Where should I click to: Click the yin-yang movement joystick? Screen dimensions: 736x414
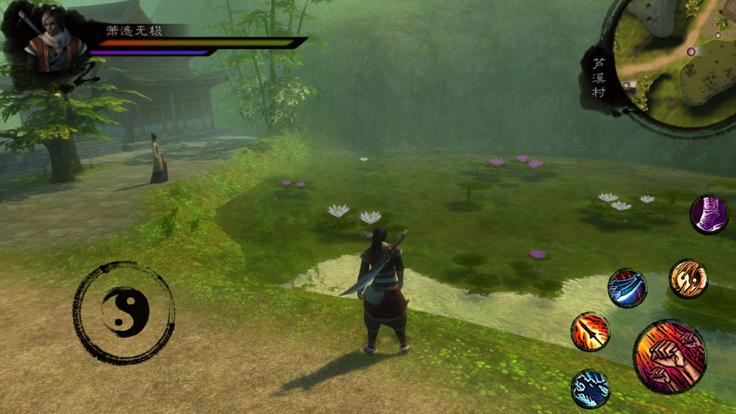point(124,313)
